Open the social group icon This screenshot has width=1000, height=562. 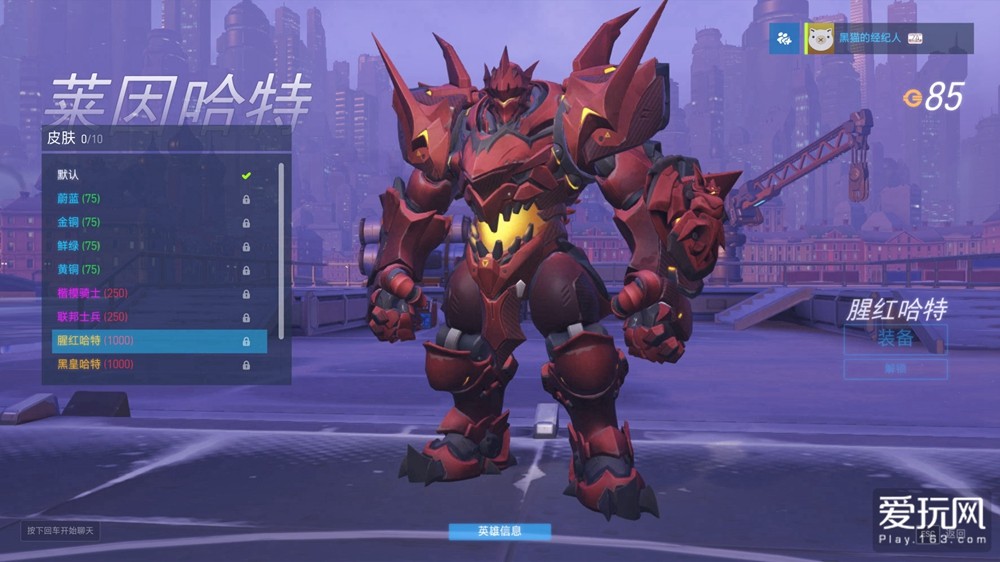pos(787,37)
